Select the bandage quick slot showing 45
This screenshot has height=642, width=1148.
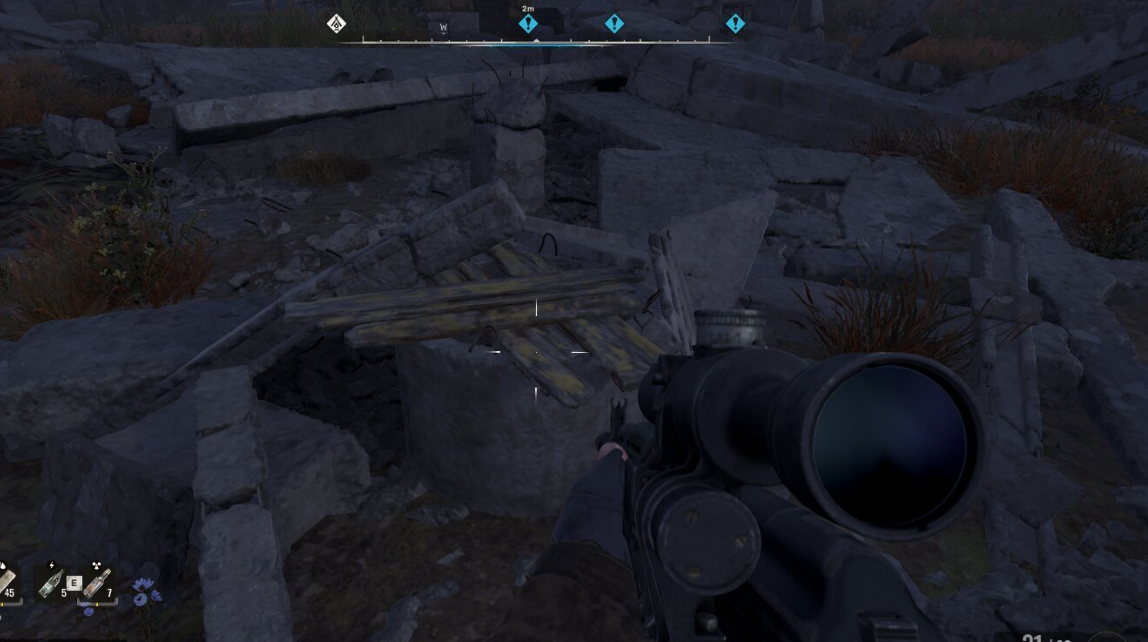point(6,582)
